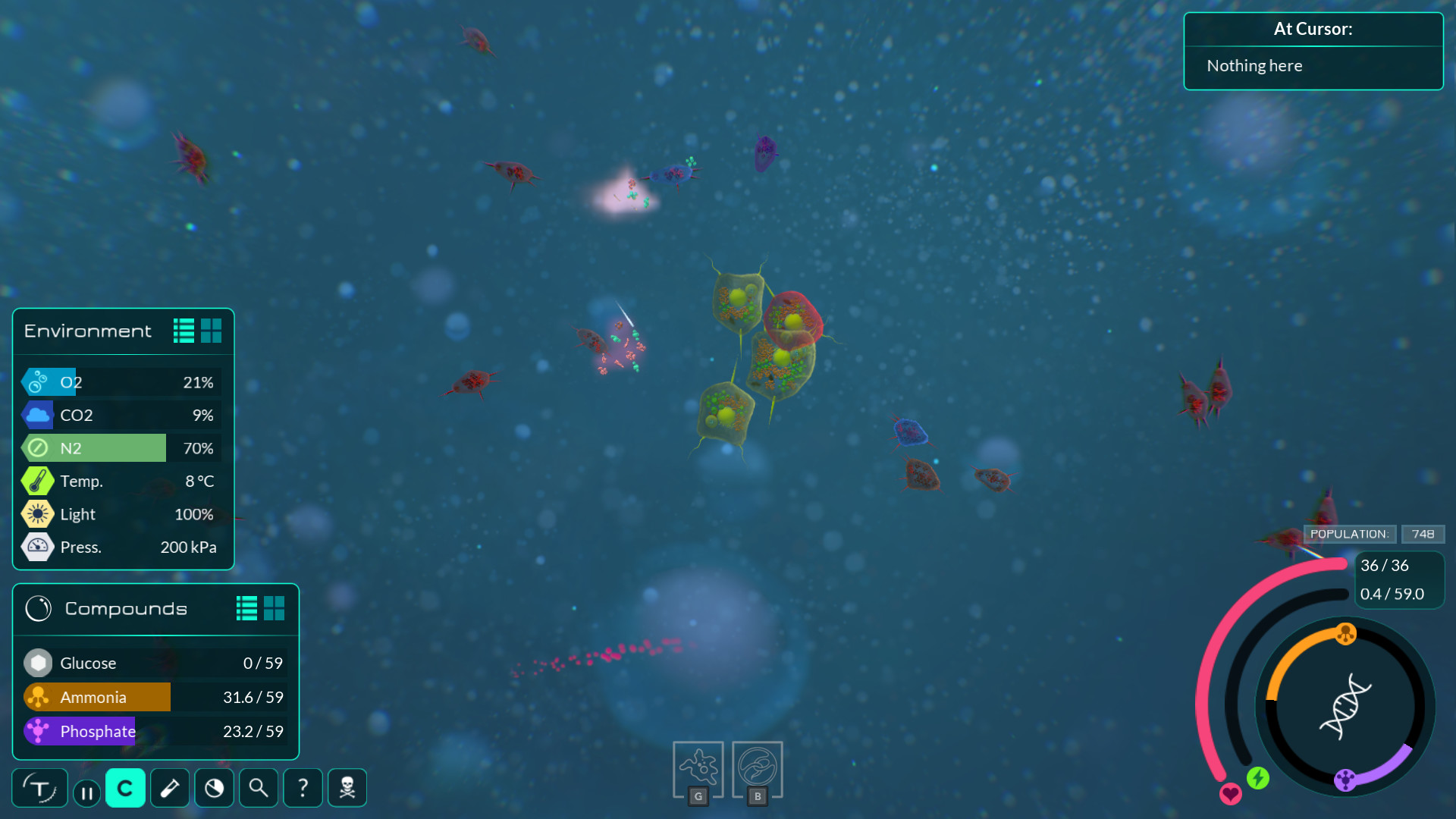
Task: Collapse the Compounds panel header
Action: point(125,608)
